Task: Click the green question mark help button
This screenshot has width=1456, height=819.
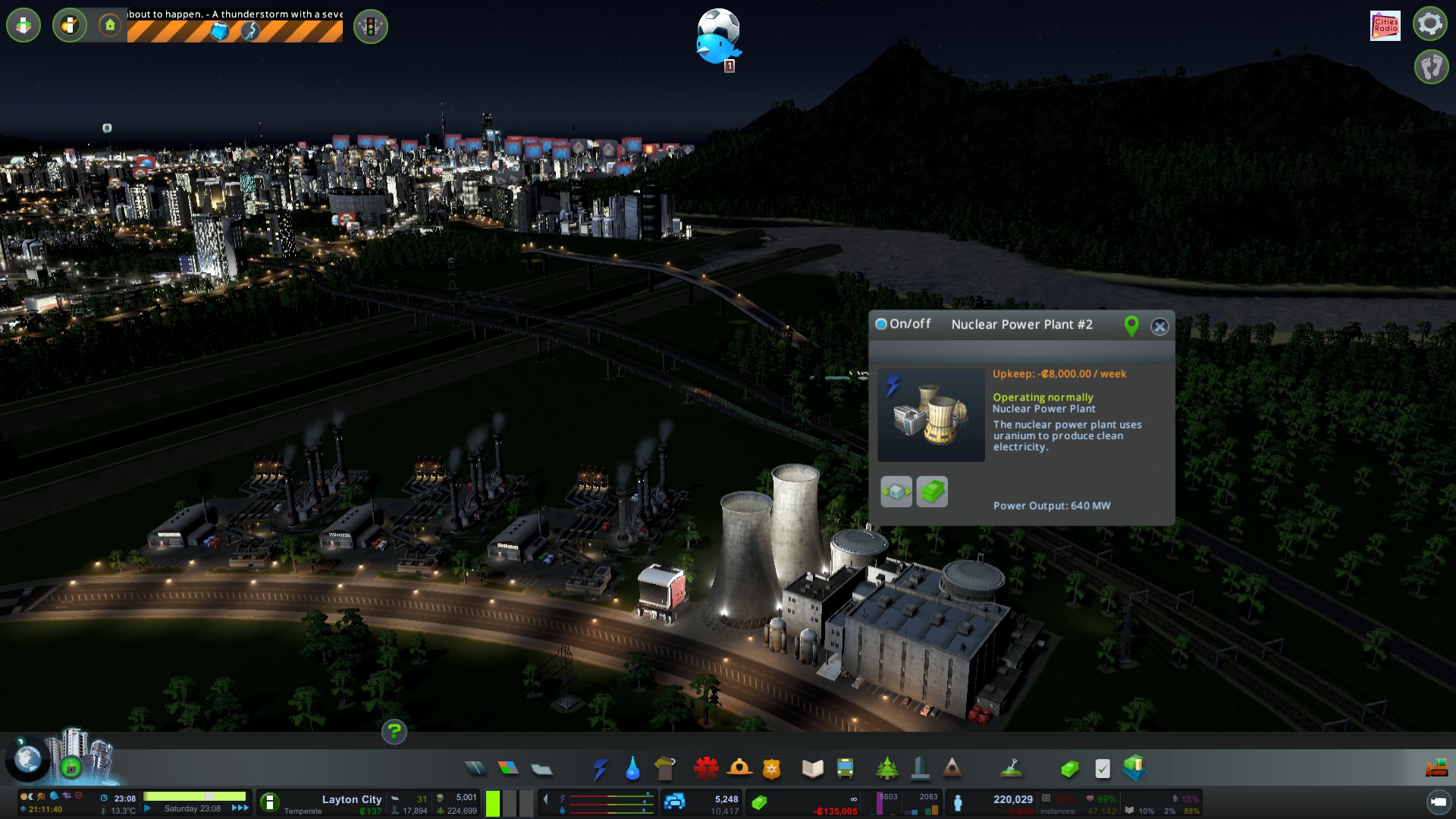Action: (x=394, y=732)
